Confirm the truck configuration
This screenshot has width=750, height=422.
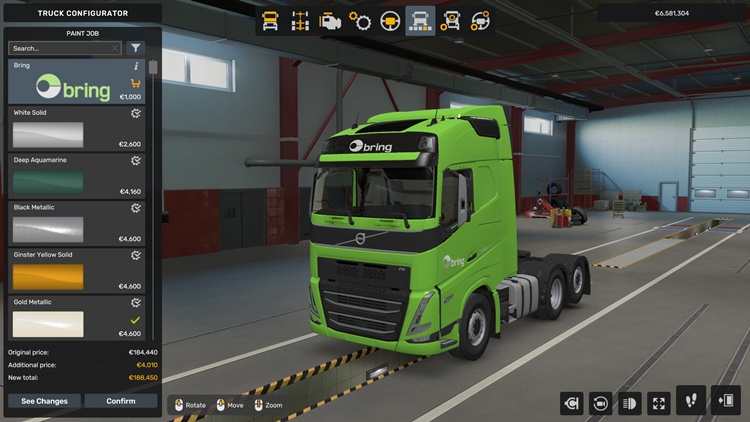[121, 401]
